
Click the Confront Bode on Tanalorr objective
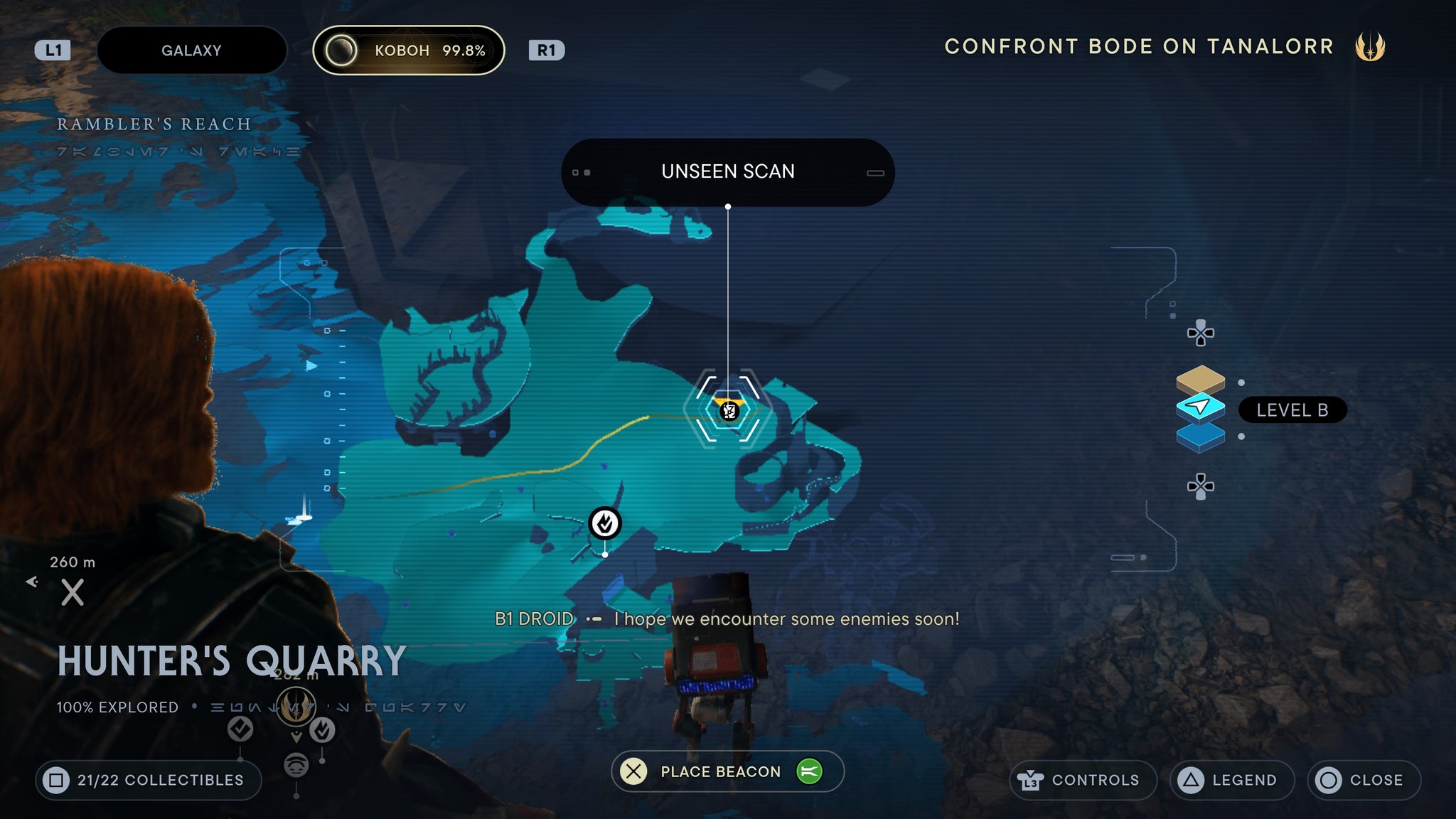point(1139,47)
